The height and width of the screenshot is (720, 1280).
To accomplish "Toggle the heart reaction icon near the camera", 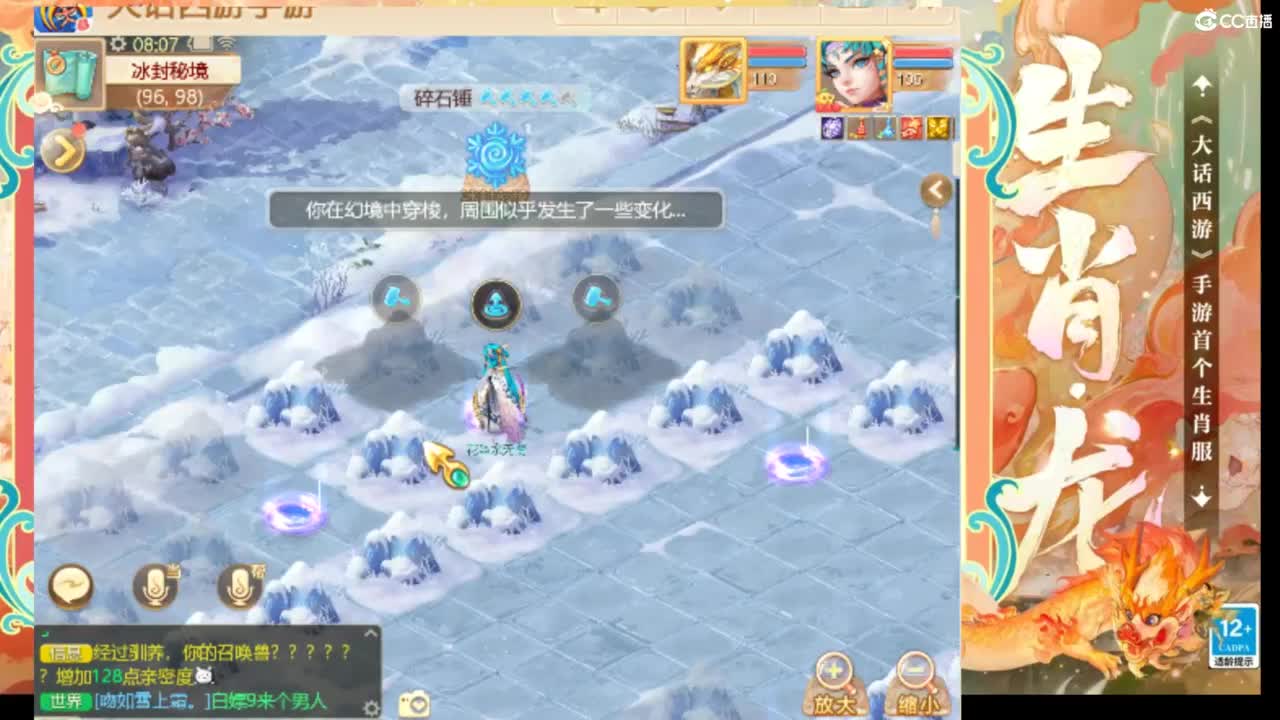I will [420, 707].
